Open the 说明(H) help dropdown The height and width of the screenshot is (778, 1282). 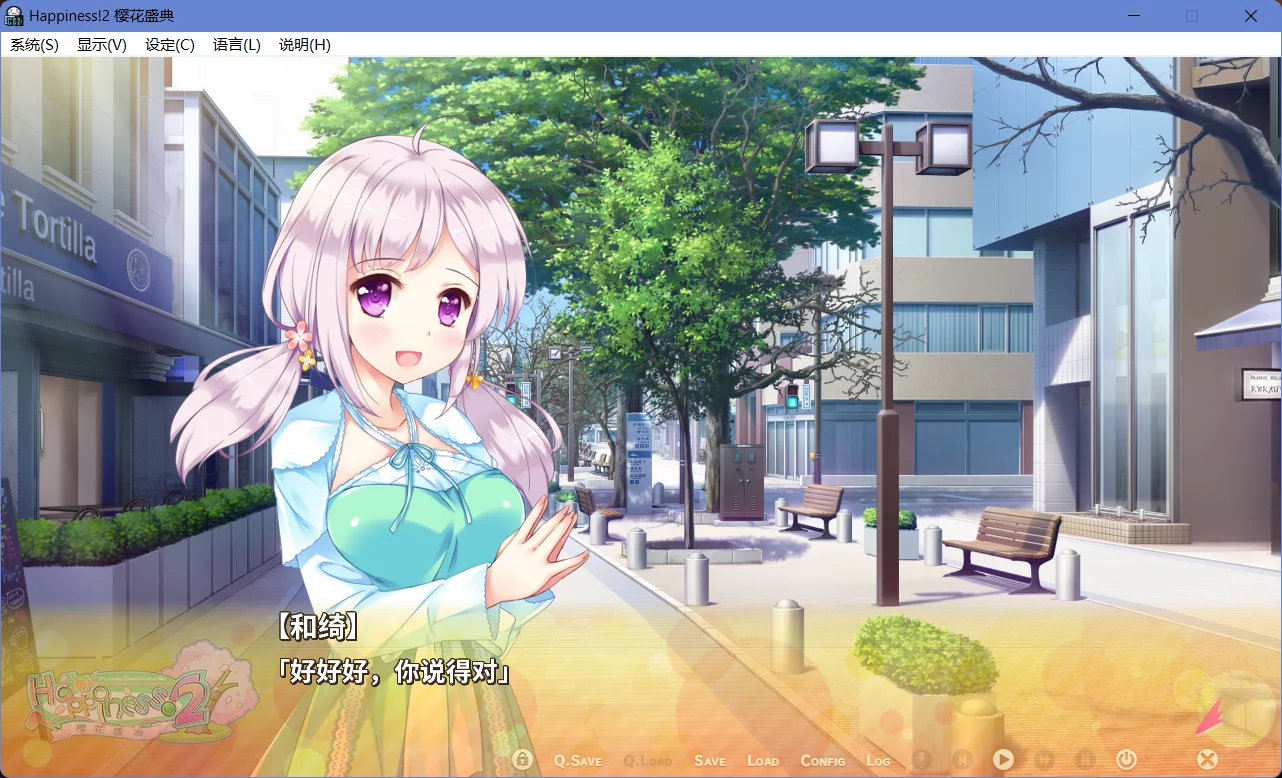coord(303,44)
